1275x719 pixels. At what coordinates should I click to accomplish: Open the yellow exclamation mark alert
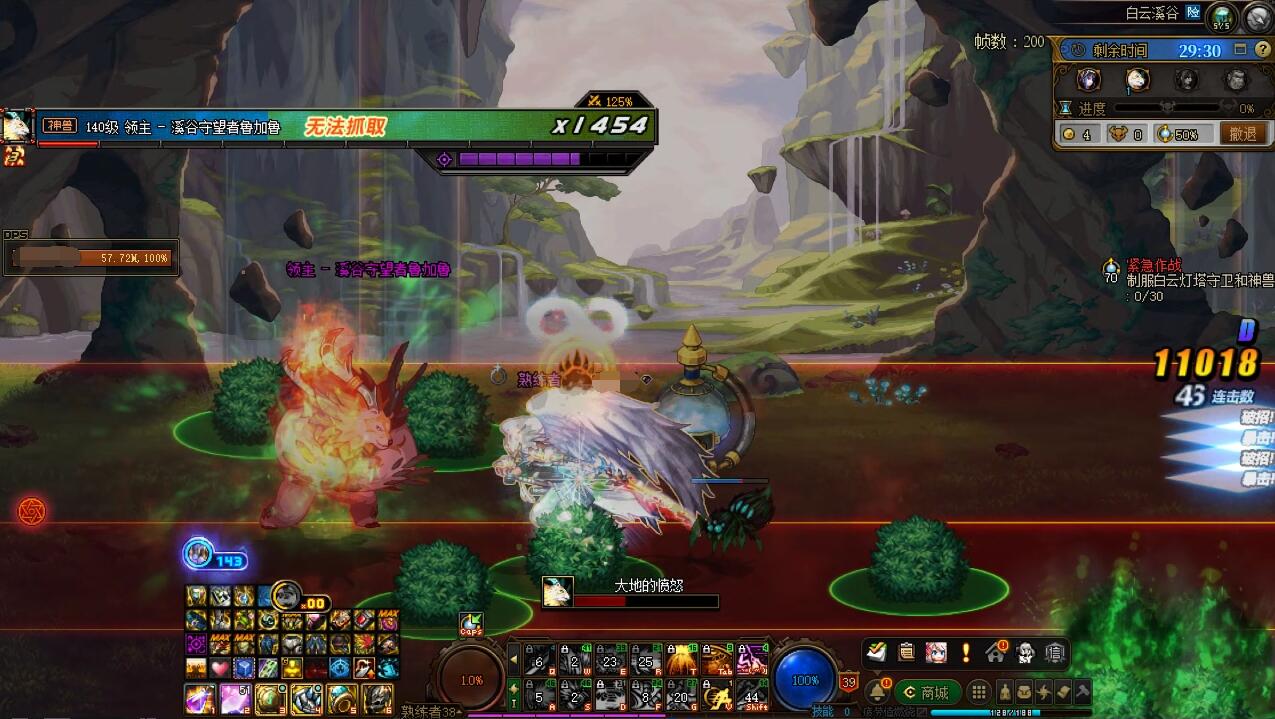[x=966, y=653]
